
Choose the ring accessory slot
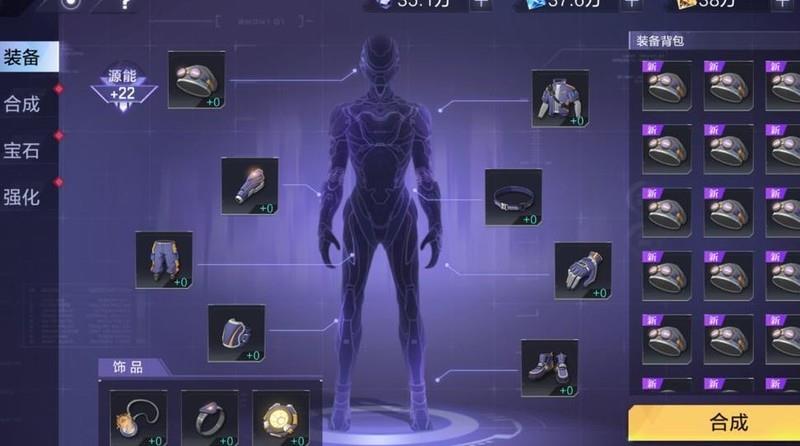pyautogui.click(x=209, y=417)
